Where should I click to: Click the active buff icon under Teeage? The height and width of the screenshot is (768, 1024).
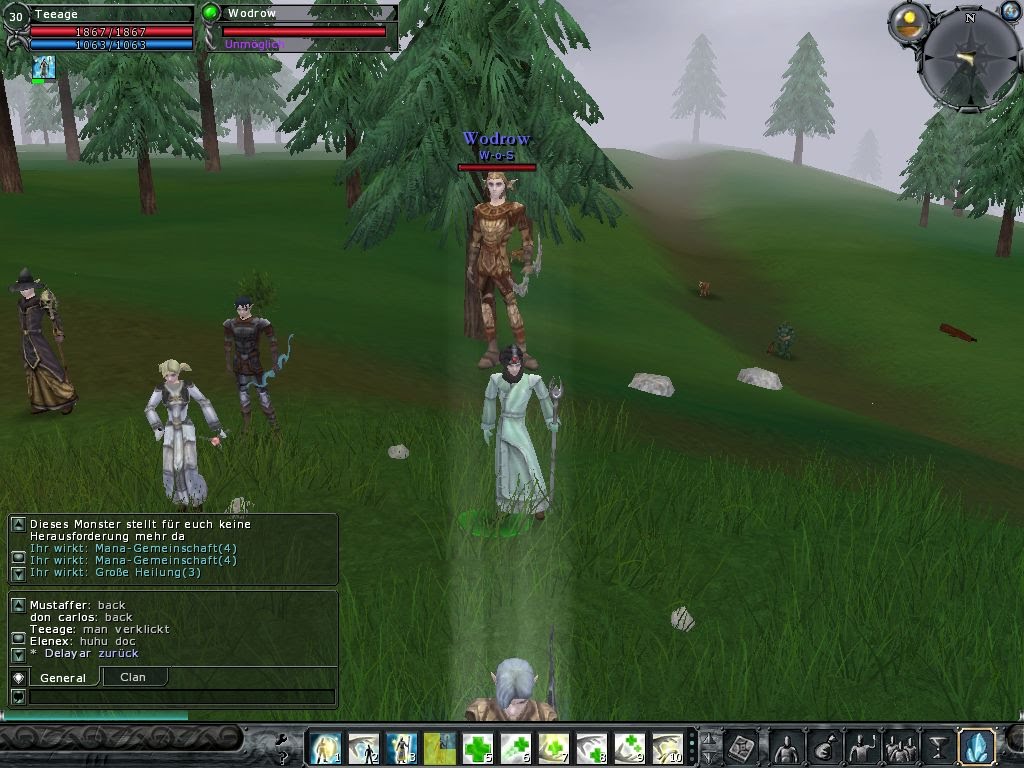click(43, 68)
